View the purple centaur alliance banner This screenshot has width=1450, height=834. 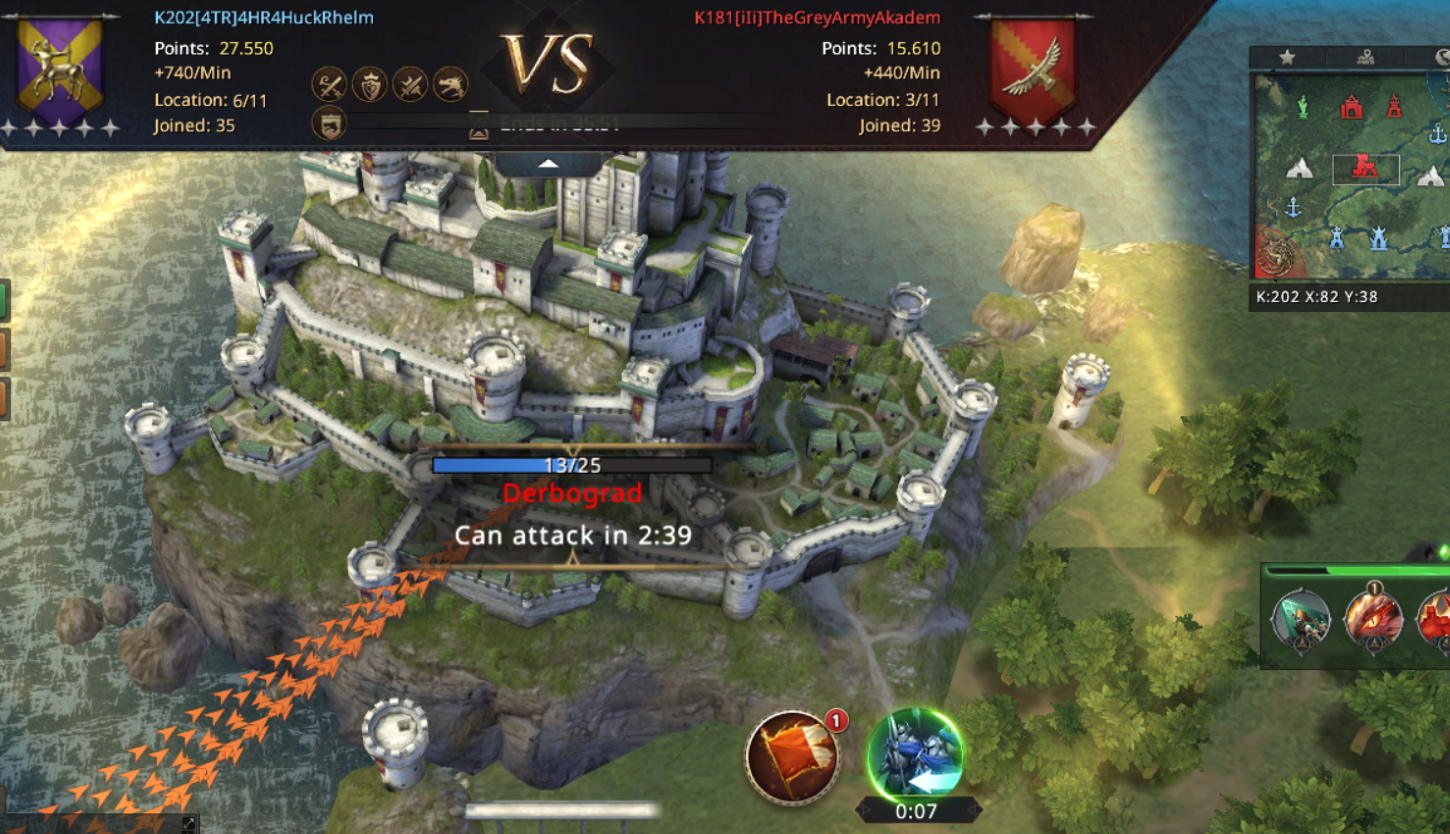click(x=60, y=68)
